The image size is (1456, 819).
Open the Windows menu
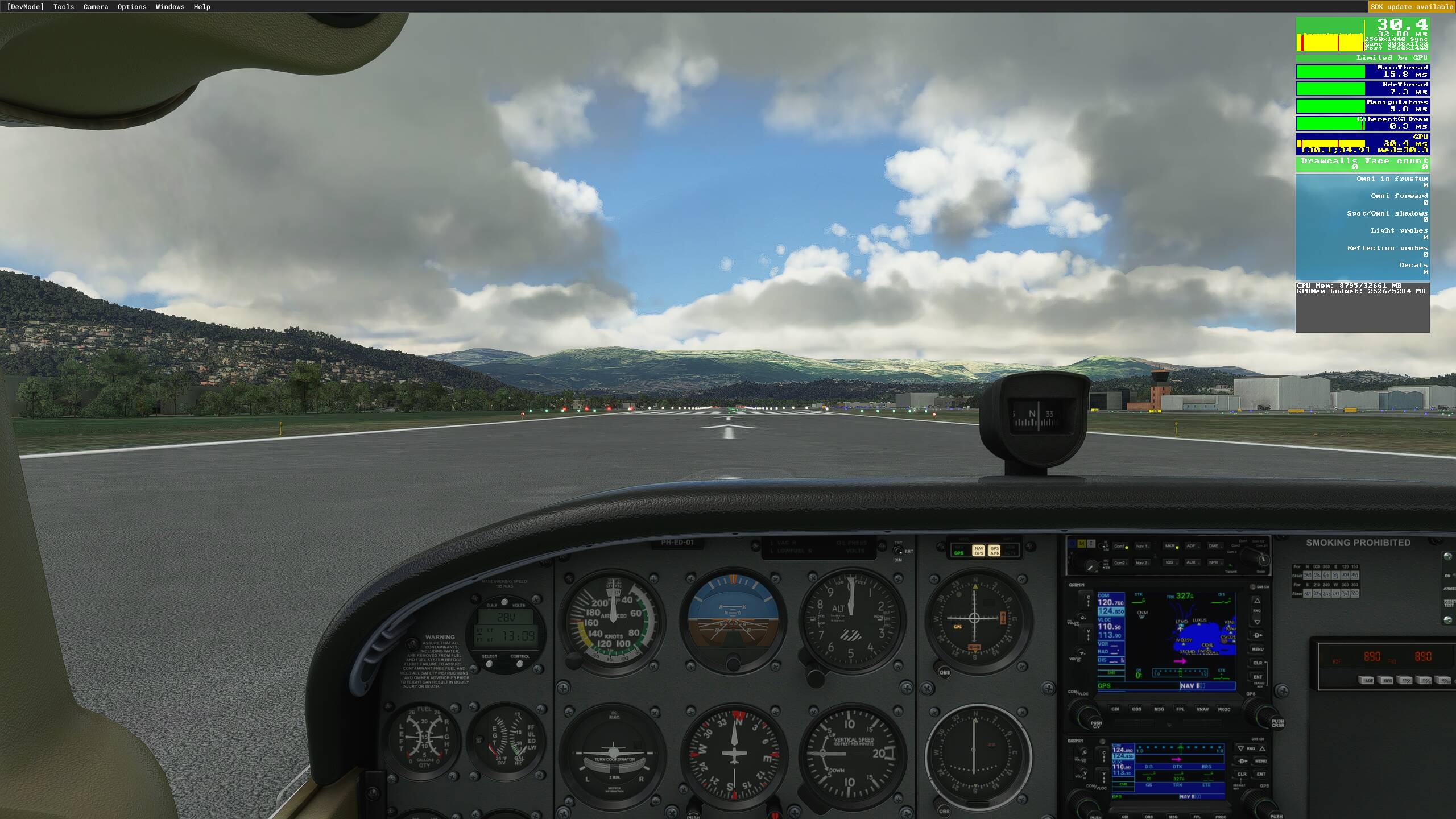(169, 7)
